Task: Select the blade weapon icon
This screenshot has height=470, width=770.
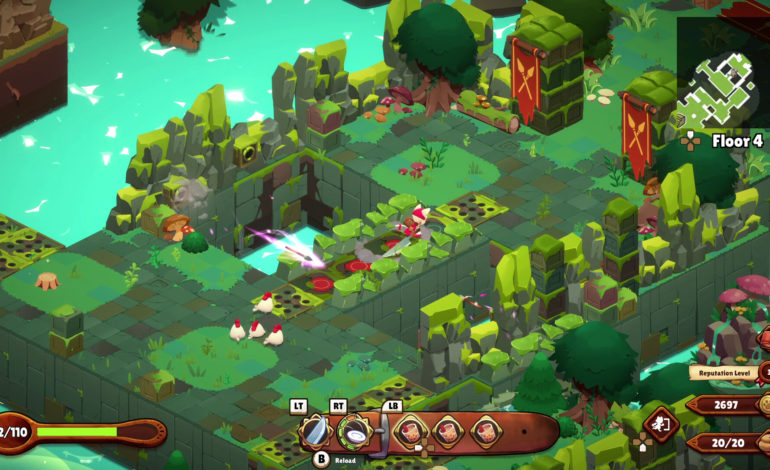Action: click(x=316, y=432)
